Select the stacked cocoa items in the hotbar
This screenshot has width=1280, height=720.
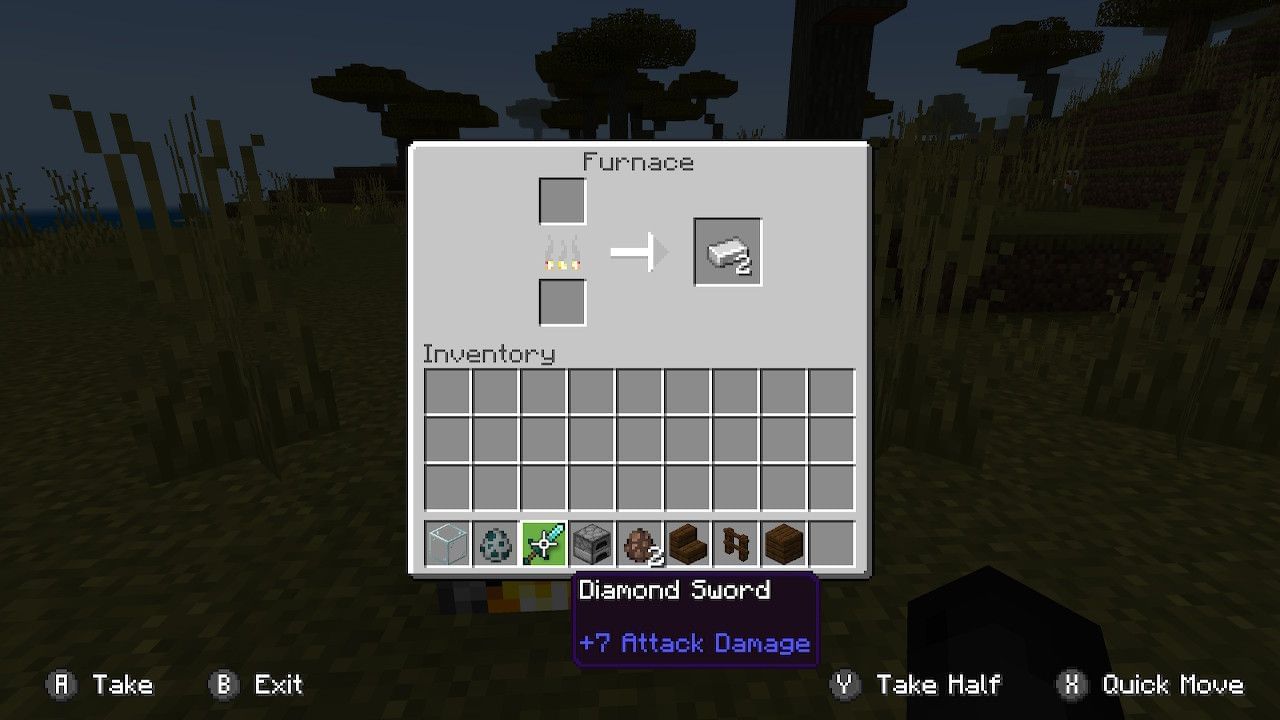click(x=639, y=543)
